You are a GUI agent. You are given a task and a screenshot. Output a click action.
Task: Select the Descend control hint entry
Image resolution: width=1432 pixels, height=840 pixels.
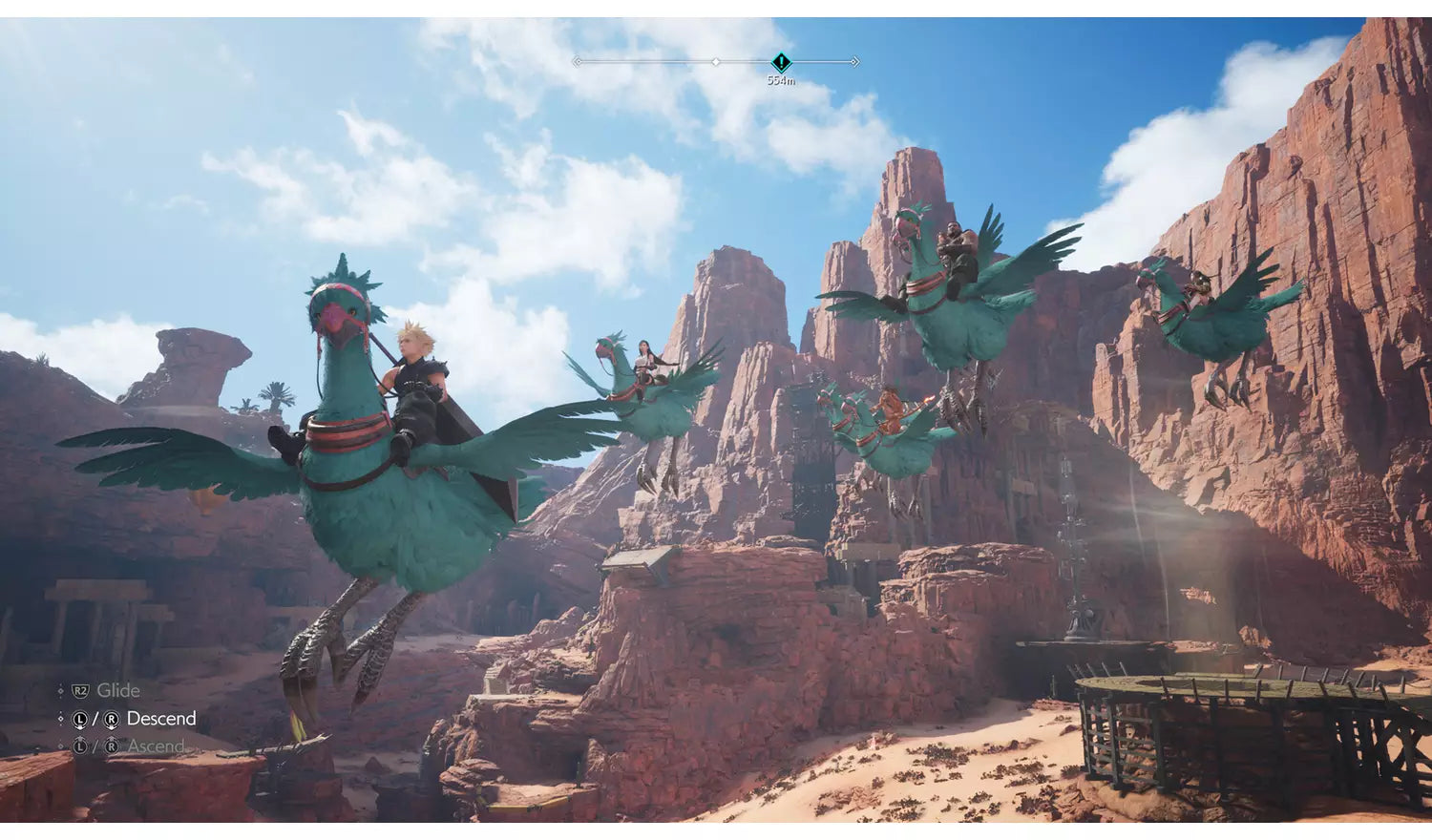click(162, 719)
